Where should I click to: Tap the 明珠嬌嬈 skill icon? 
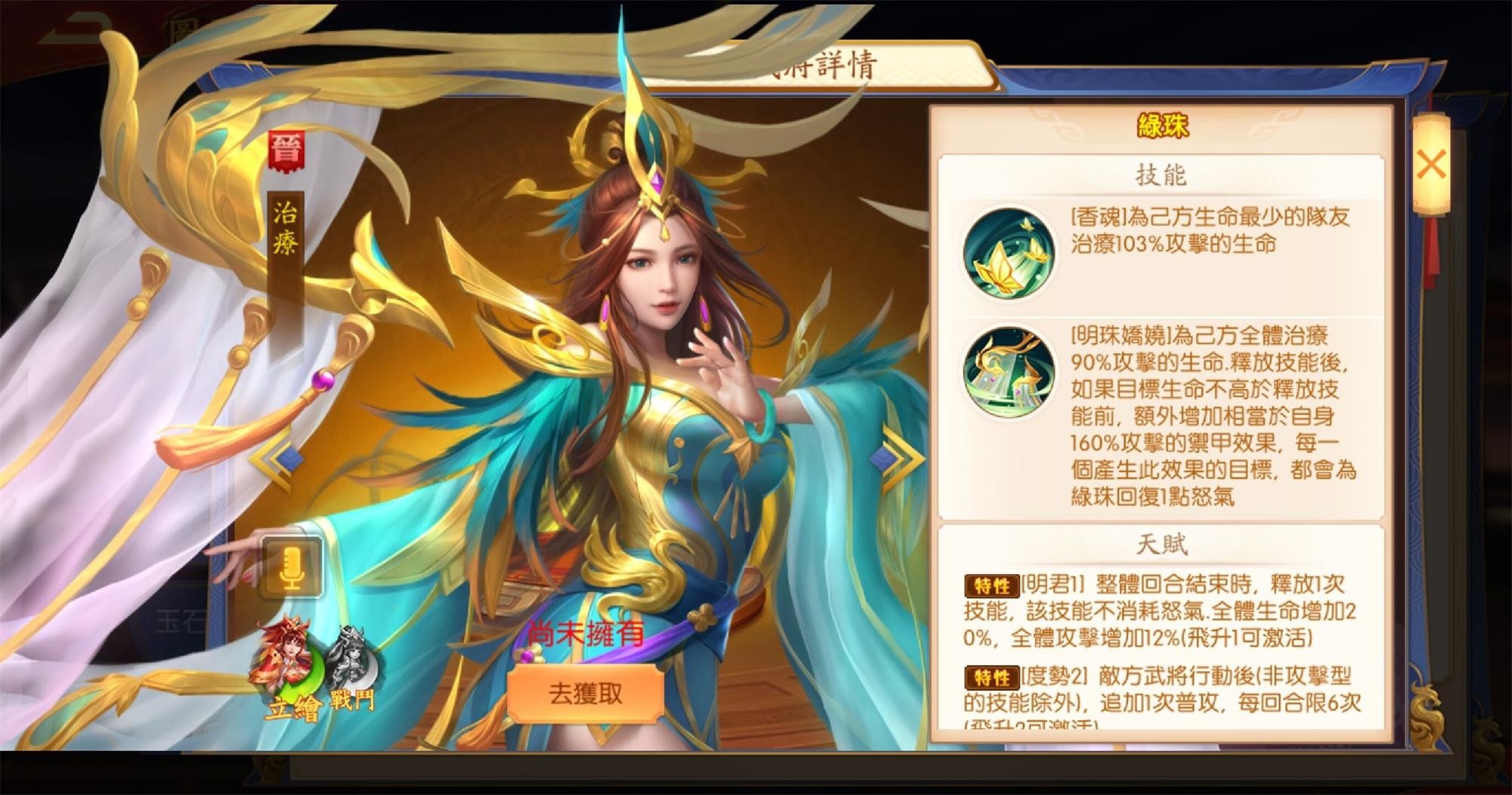1011,372
